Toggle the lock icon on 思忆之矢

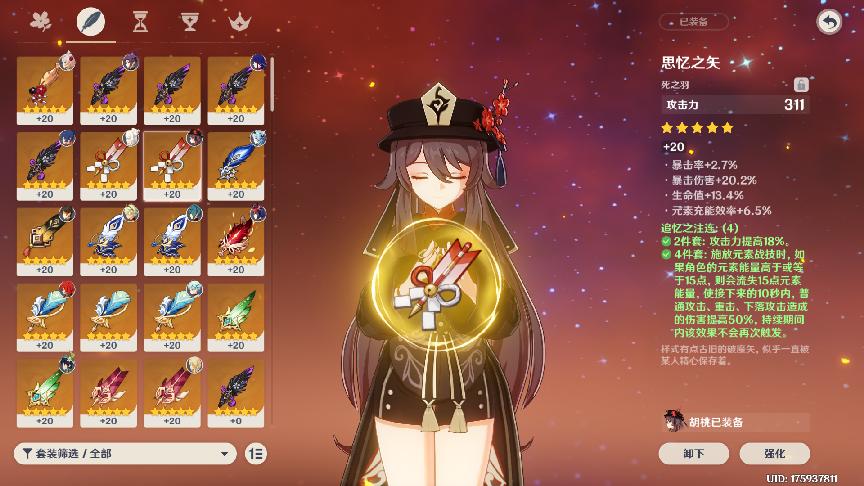click(x=800, y=85)
